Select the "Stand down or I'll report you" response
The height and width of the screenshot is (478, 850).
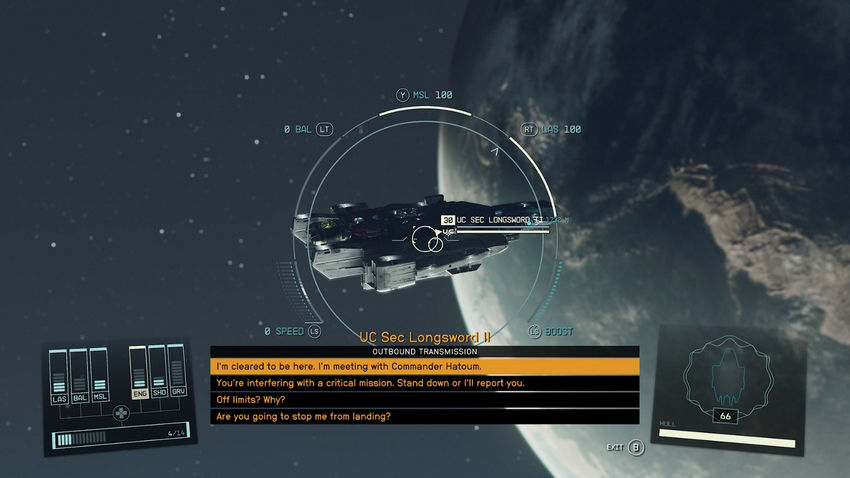coord(424,383)
